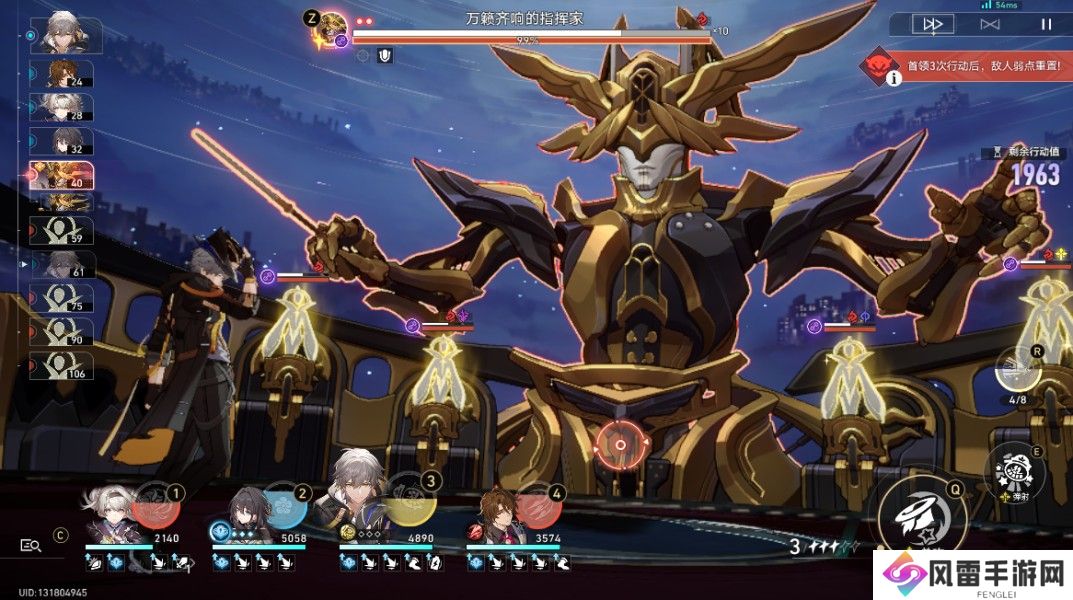This screenshot has height=600, width=1073.
Task: Activate the 4/8 charge ability icon
Action: click(x=1018, y=368)
